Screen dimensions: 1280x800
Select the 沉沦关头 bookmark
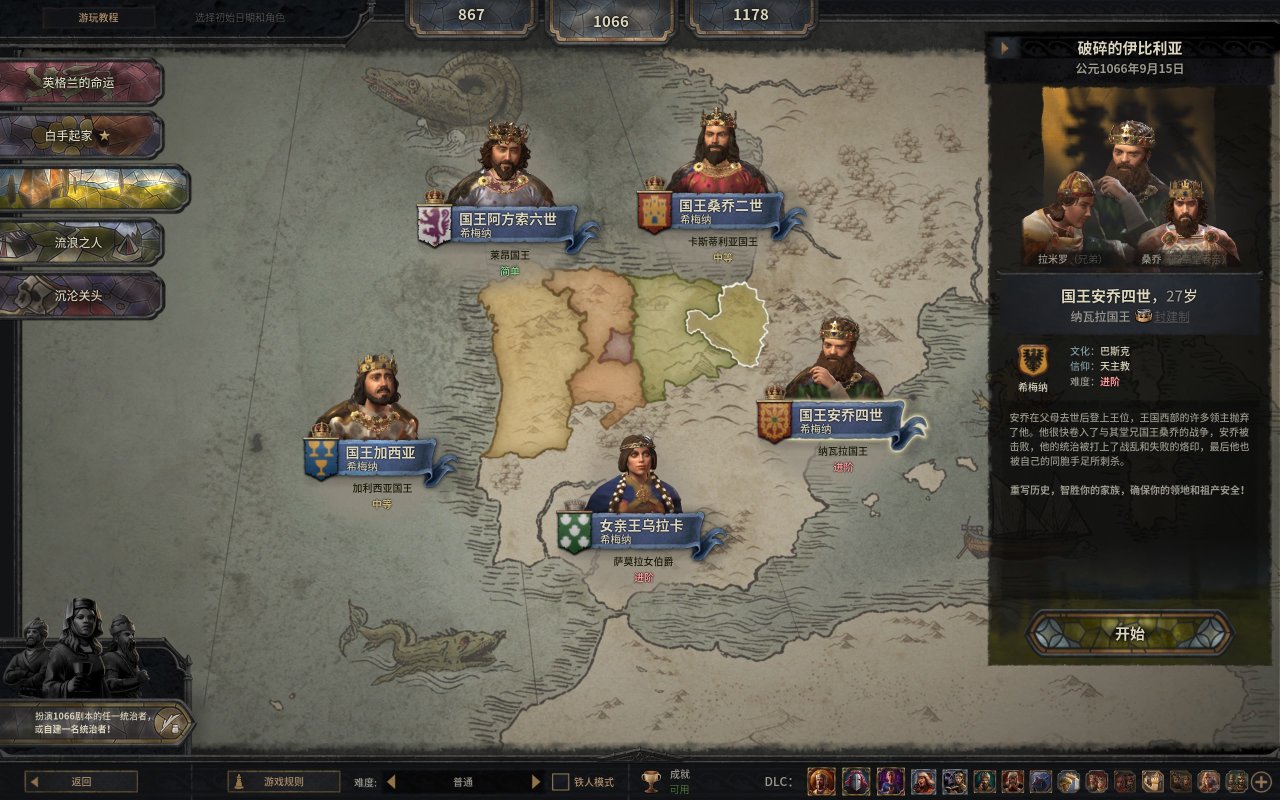click(x=80, y=295)
